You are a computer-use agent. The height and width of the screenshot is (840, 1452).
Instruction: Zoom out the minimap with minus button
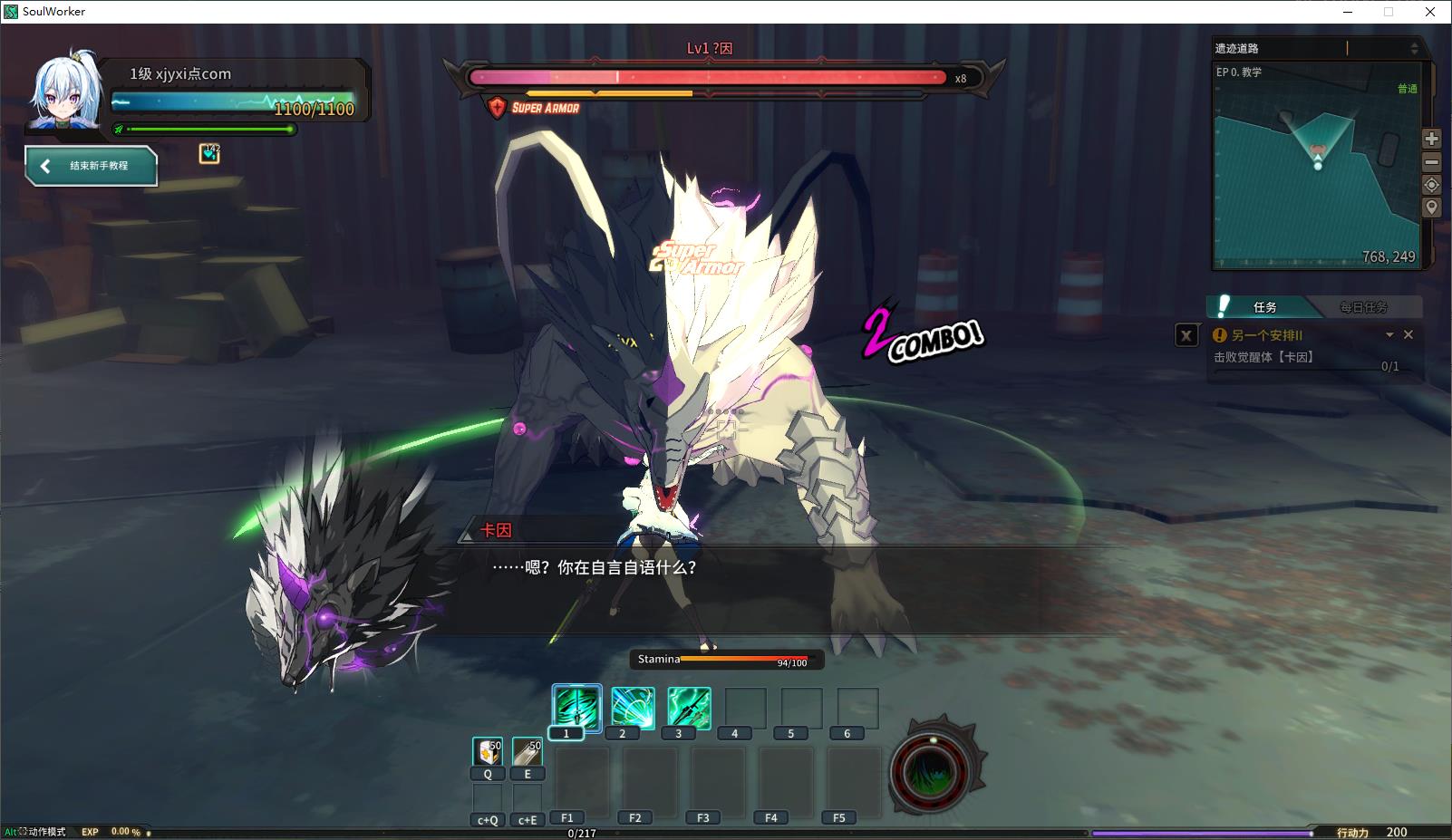pos(1432,162)
